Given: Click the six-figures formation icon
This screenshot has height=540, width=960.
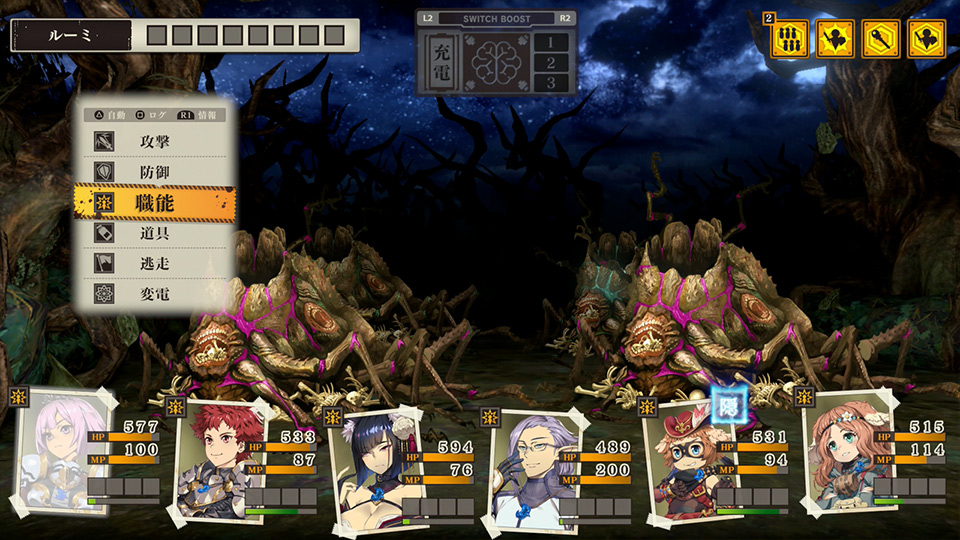Looking at the screenshot, I should tap(790, 39).
